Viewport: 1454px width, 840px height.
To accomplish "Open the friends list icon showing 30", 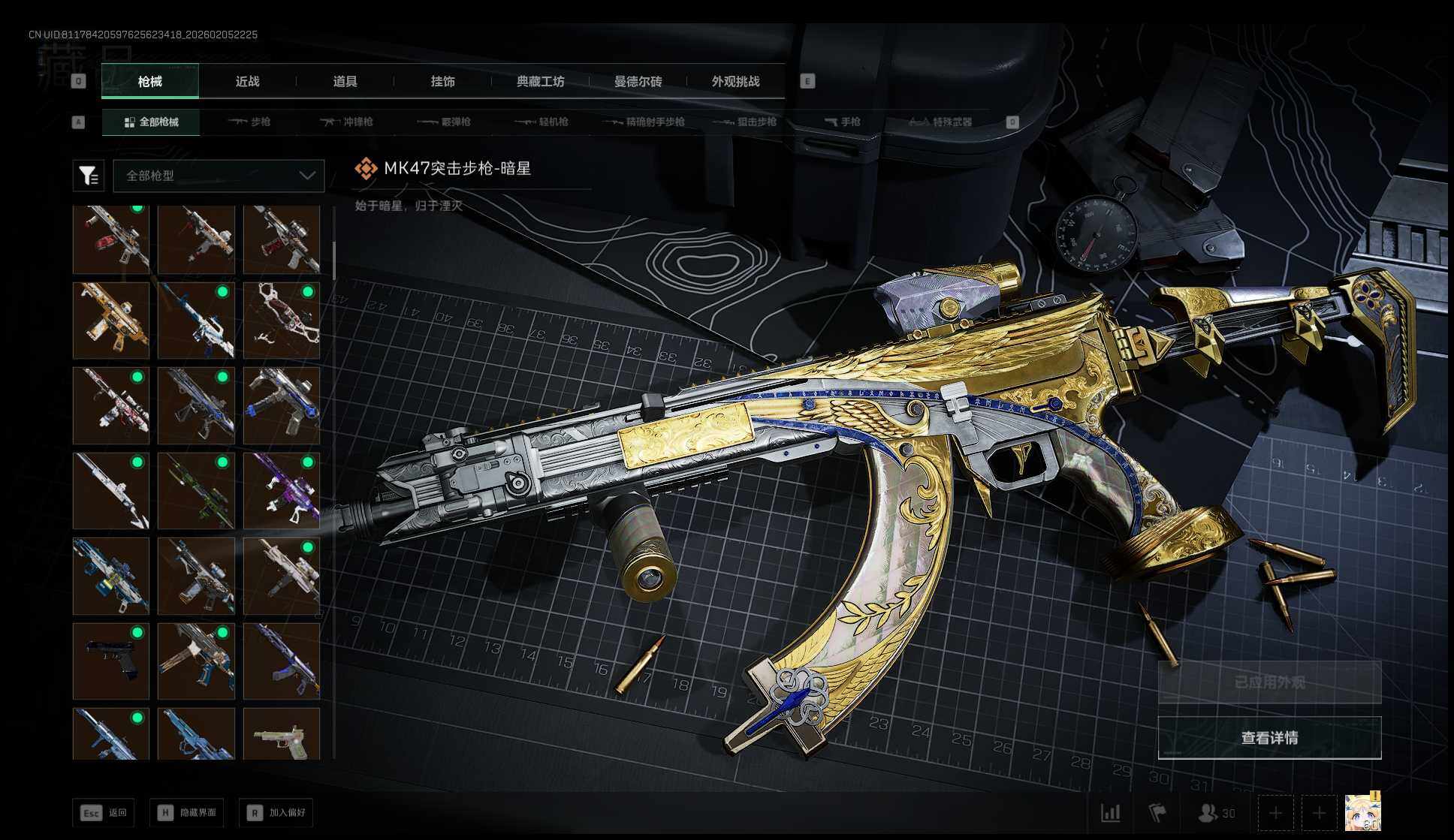I will click(x=1216, y=813).
